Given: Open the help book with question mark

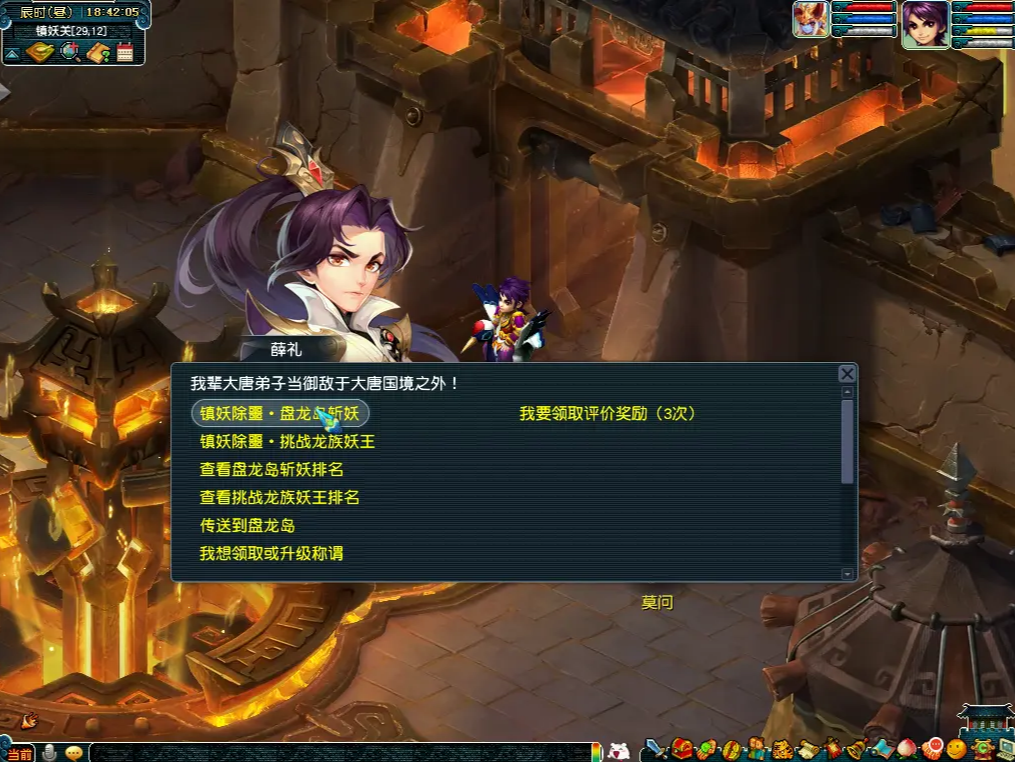Looking at the screenshot, I should 97,52.
